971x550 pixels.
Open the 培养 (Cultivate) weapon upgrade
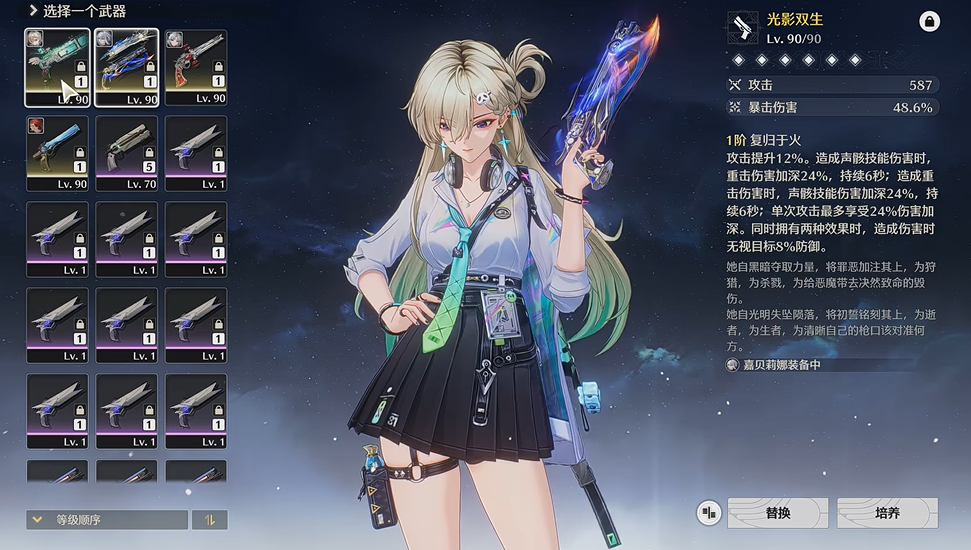[x=887, y=513]
